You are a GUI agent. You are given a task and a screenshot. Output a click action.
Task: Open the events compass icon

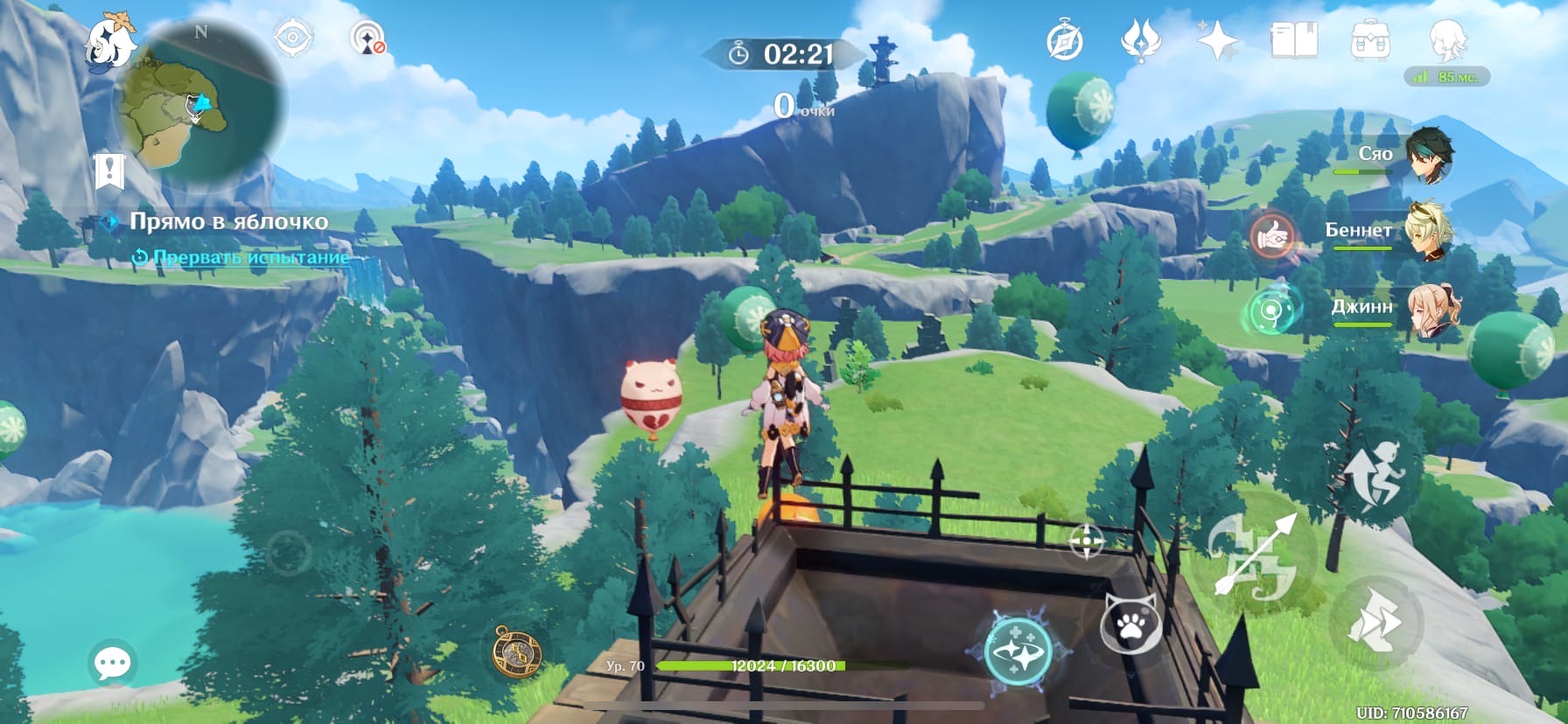tap(1065, 41)
